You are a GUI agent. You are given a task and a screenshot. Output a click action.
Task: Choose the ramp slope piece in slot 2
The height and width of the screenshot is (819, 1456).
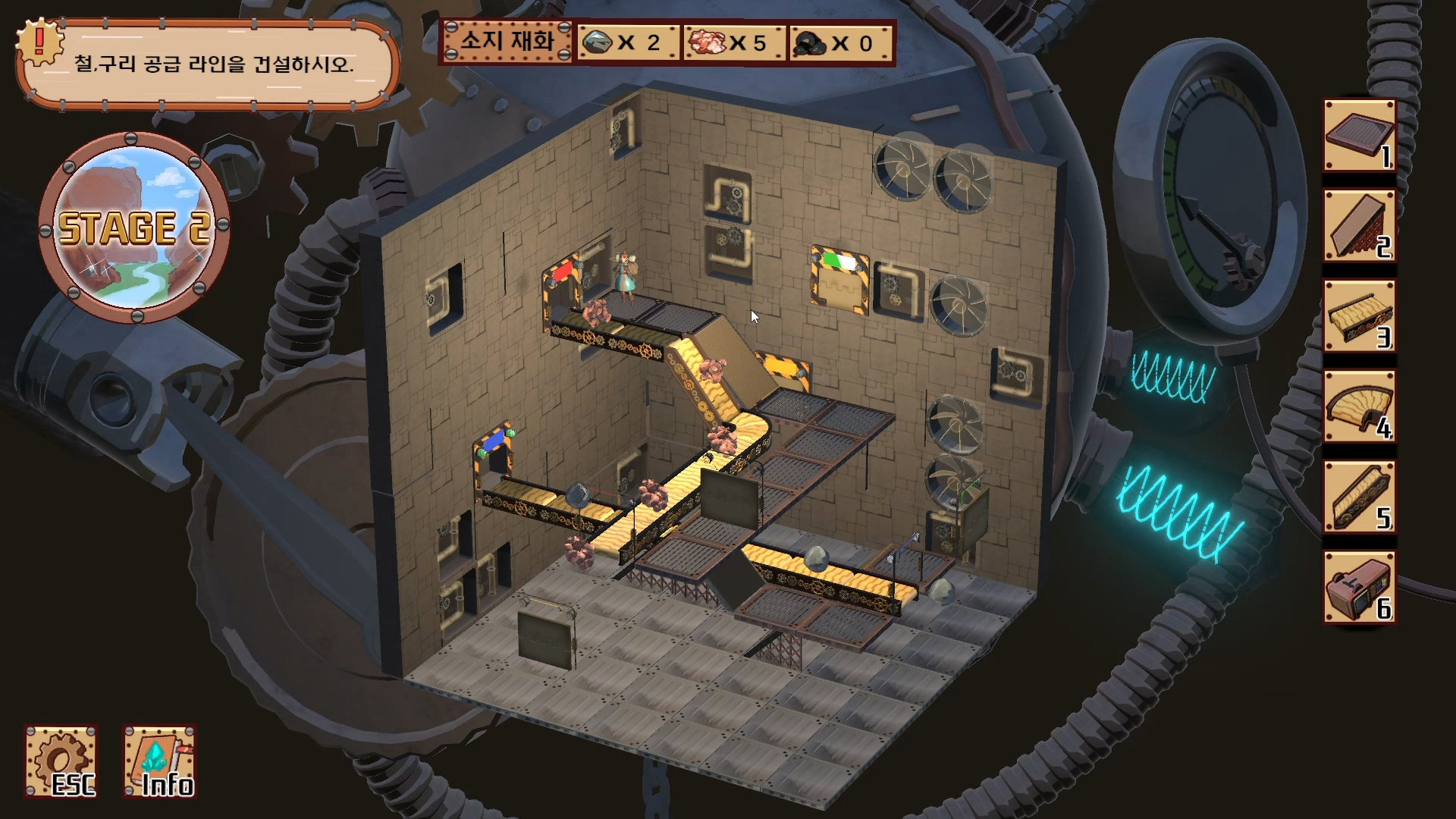pos(1359,226)
